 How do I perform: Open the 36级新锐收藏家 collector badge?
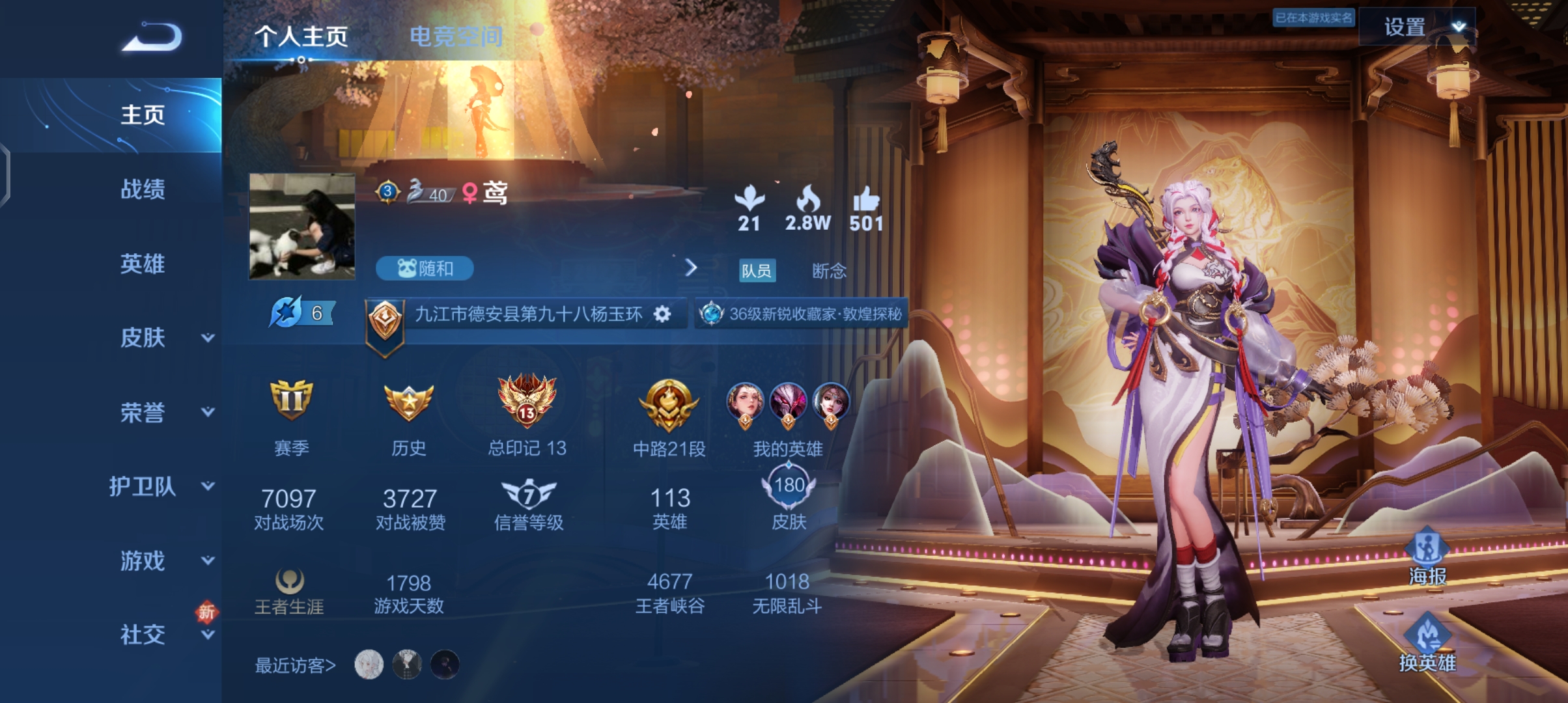tap(802, 314)
